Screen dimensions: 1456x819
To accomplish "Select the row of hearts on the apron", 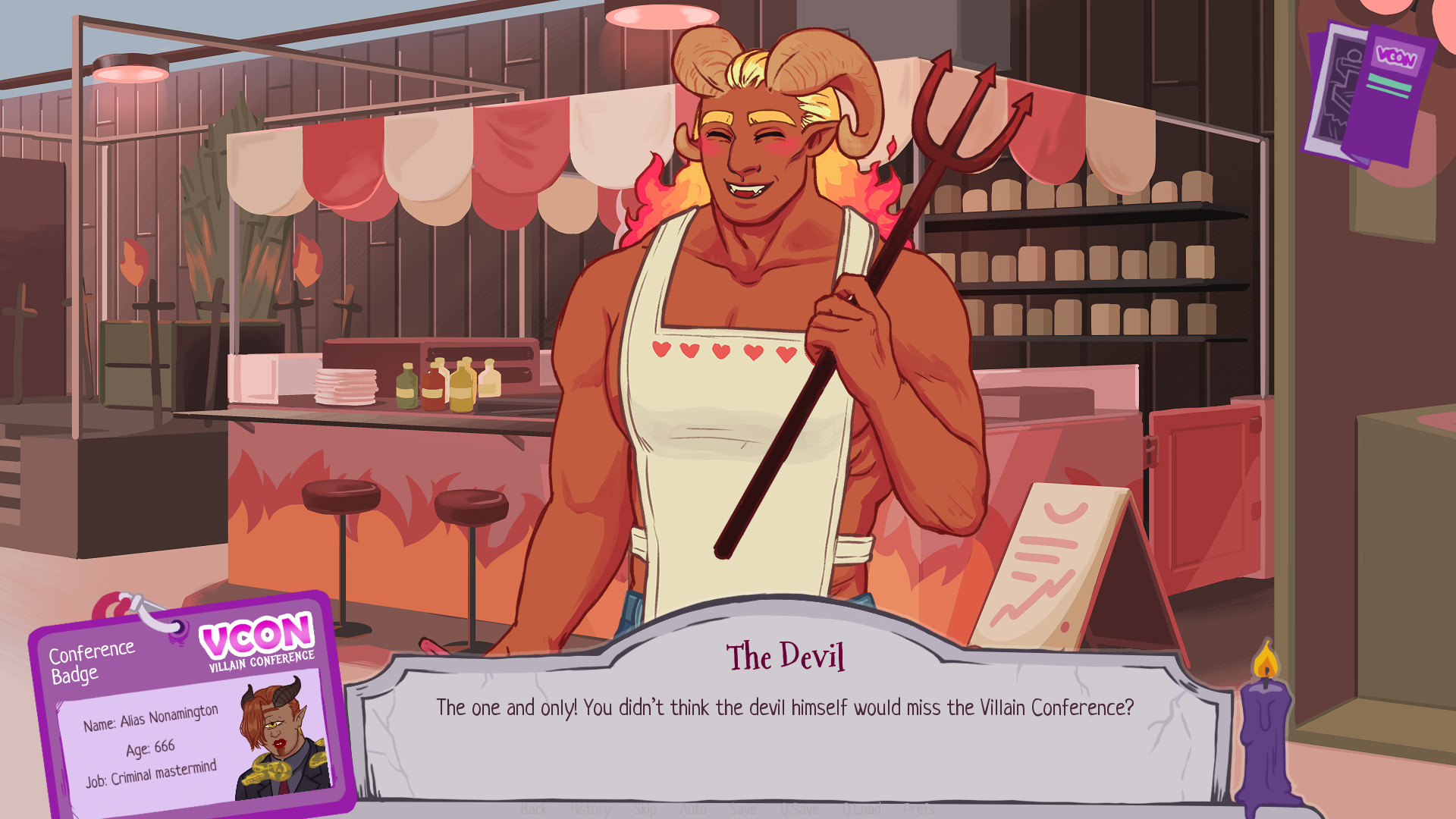I will click(724, 350).
